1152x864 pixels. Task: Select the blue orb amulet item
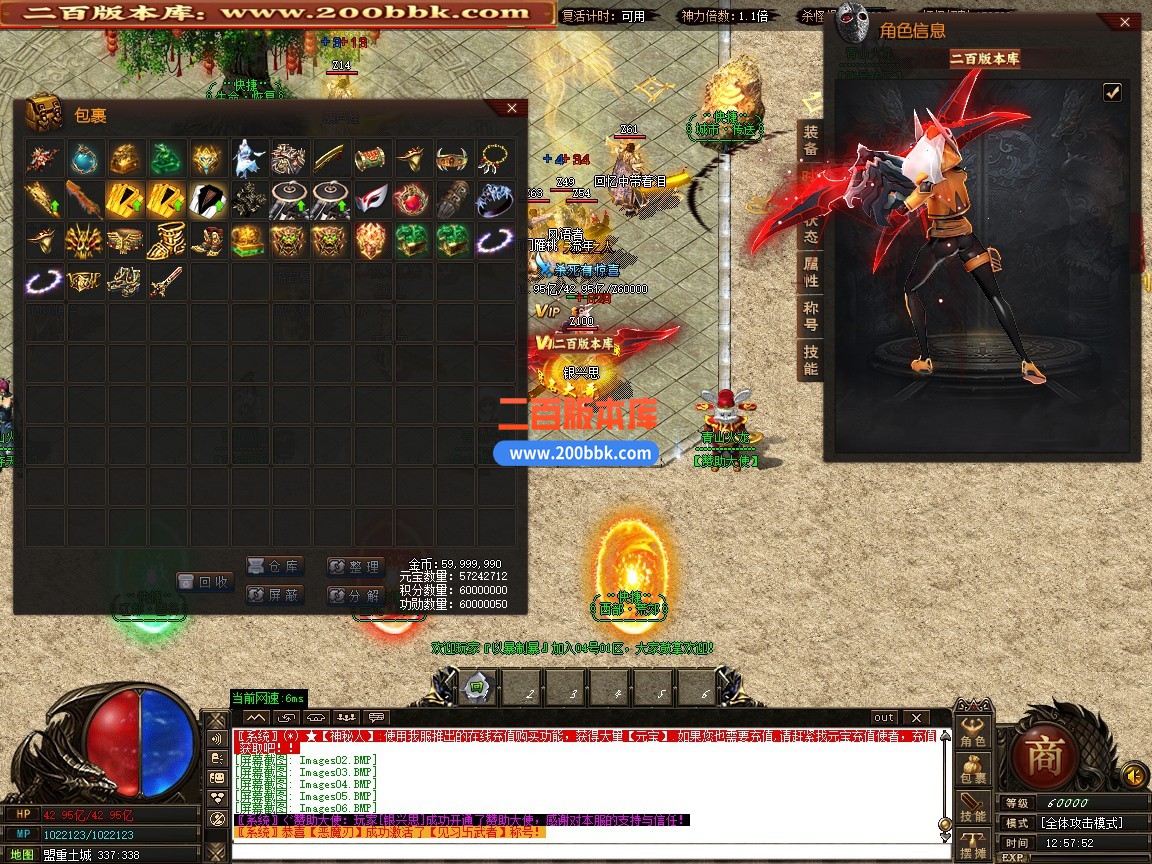tap(83, 158)
